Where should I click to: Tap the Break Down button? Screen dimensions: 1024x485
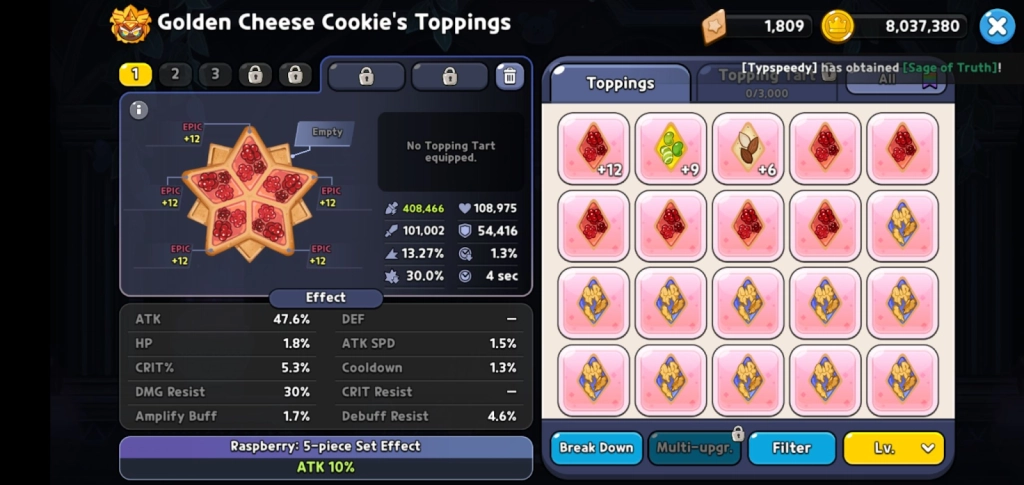(596, 448)
